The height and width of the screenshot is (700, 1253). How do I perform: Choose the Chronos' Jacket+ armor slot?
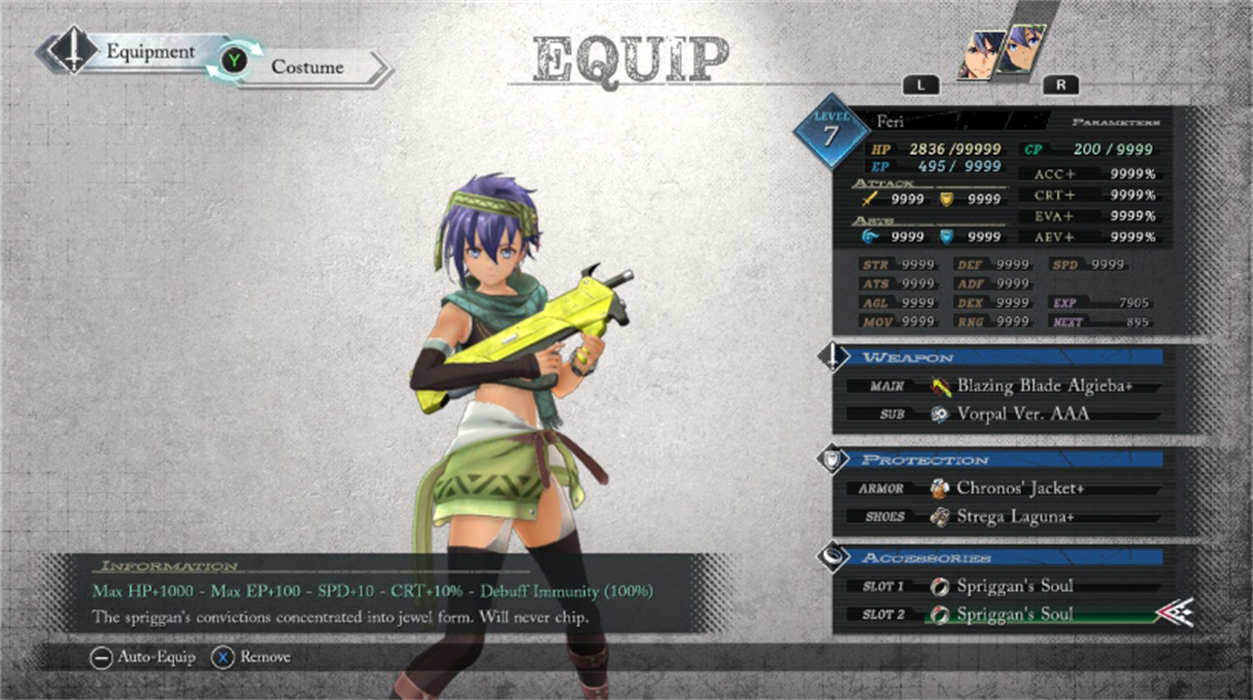click(1019, 489)
